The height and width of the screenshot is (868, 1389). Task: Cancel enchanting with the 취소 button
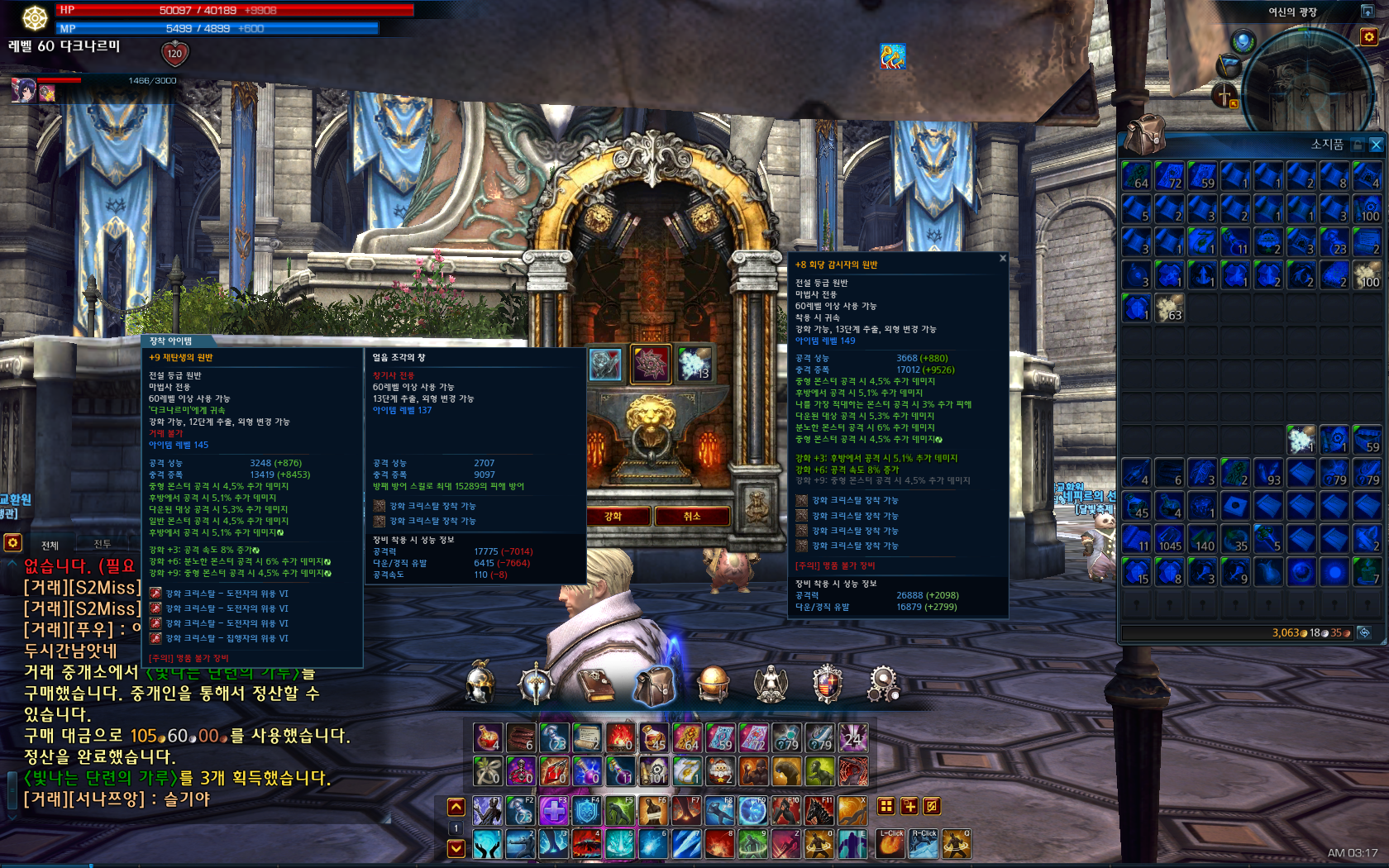(x=692, y=516)
